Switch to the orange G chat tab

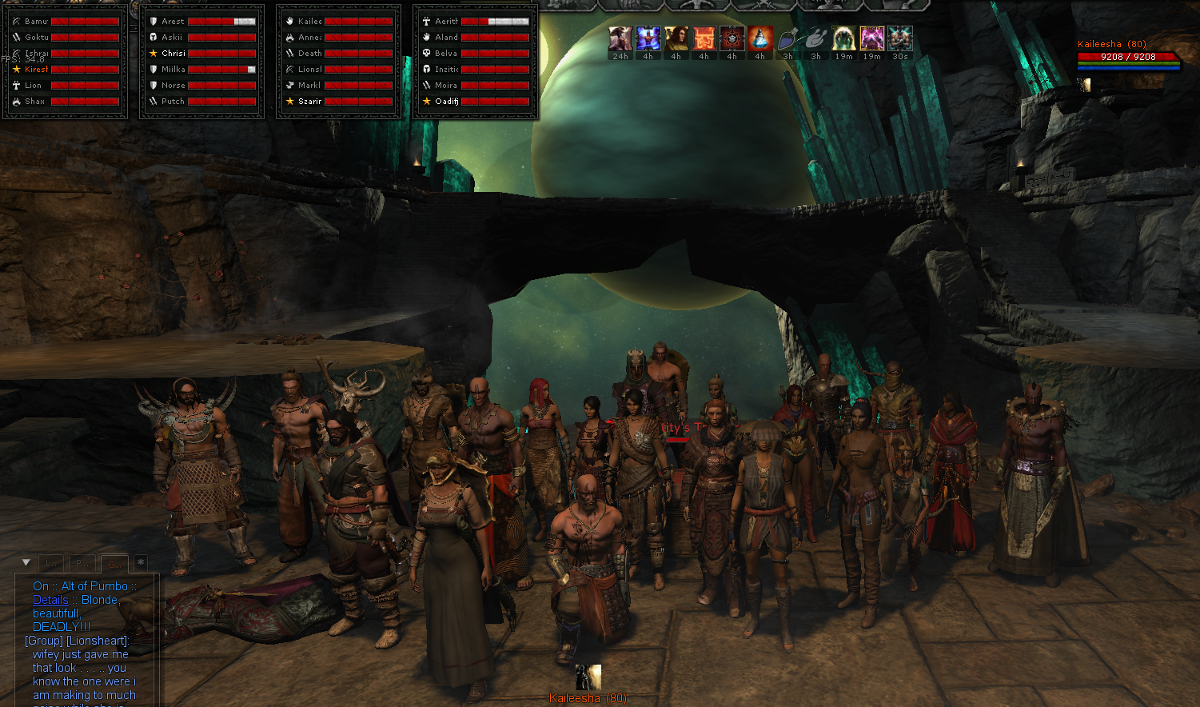(x=114, y=563)
